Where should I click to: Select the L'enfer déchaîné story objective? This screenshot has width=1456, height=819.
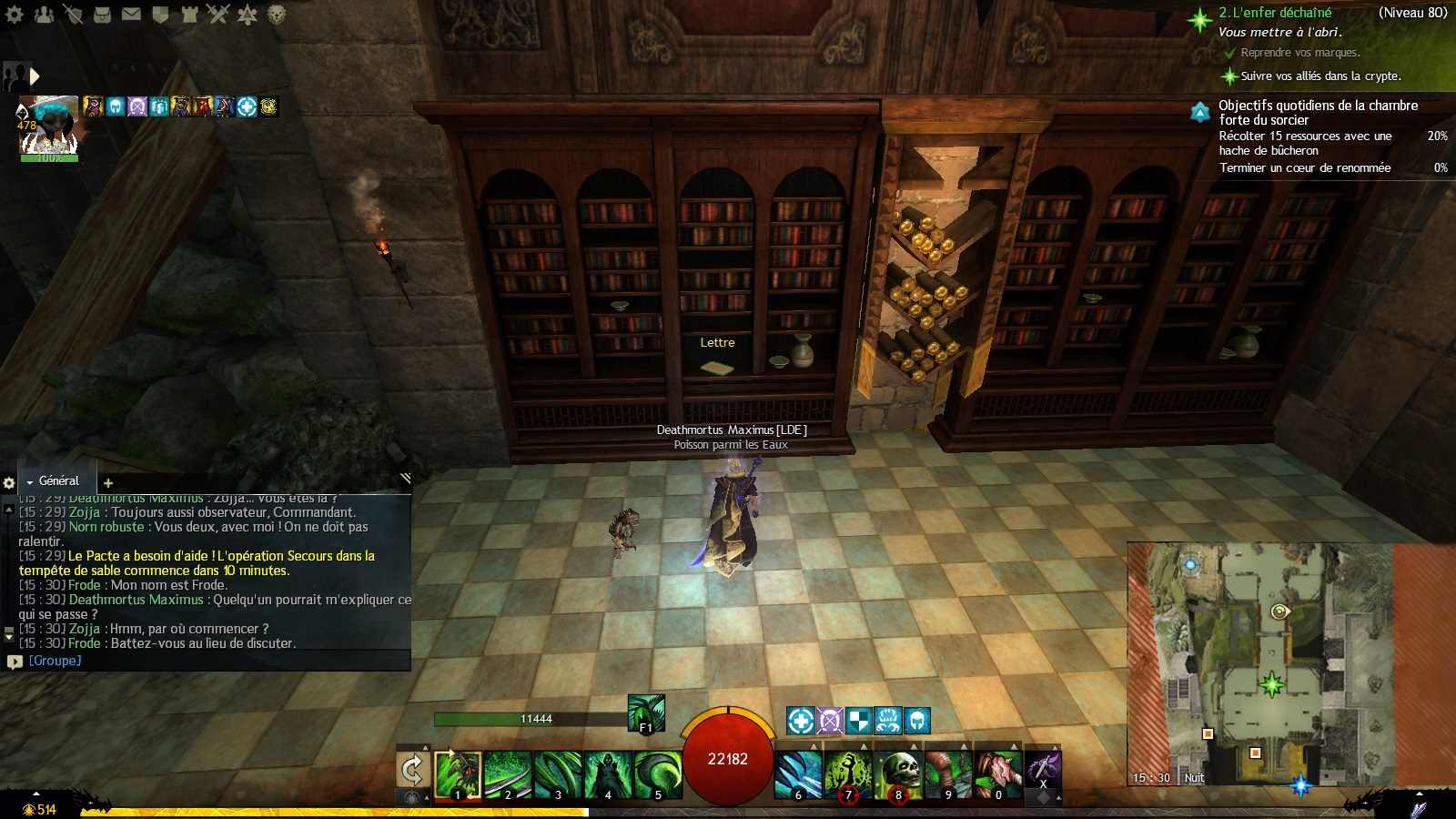[x=1275, y=13]
